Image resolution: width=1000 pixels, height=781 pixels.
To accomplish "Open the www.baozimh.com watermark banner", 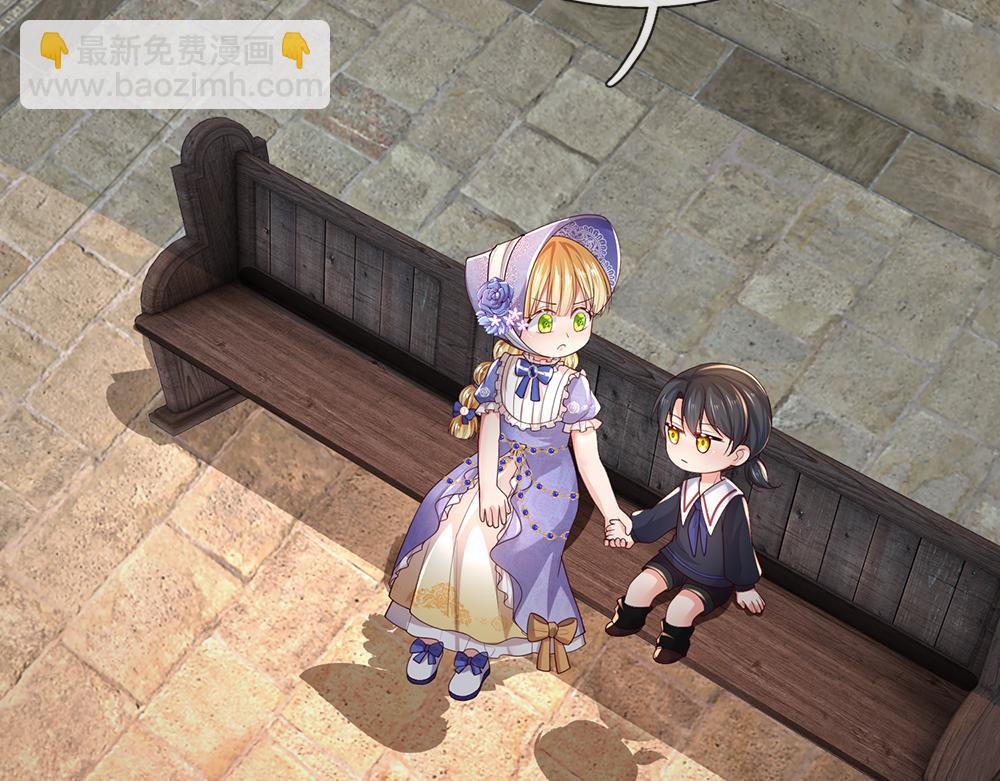I will pos(175,65).
